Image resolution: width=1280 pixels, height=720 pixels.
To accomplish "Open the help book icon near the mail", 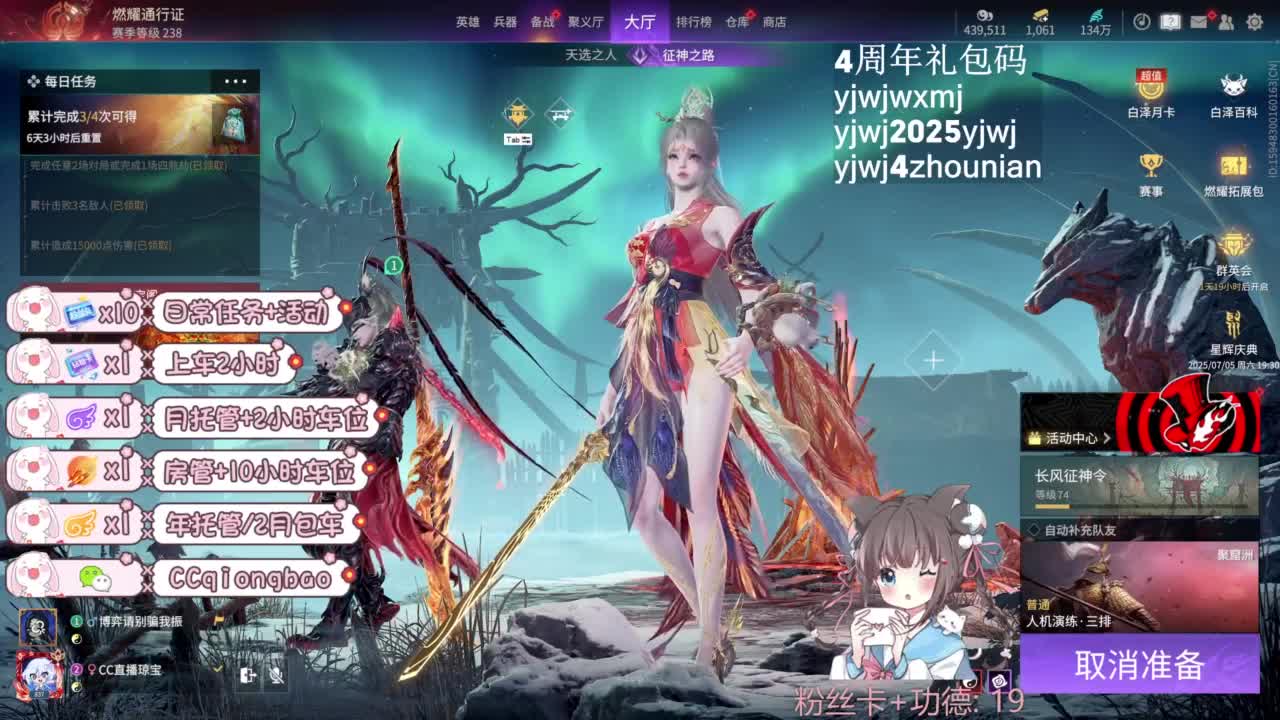I will point(1169,22).
